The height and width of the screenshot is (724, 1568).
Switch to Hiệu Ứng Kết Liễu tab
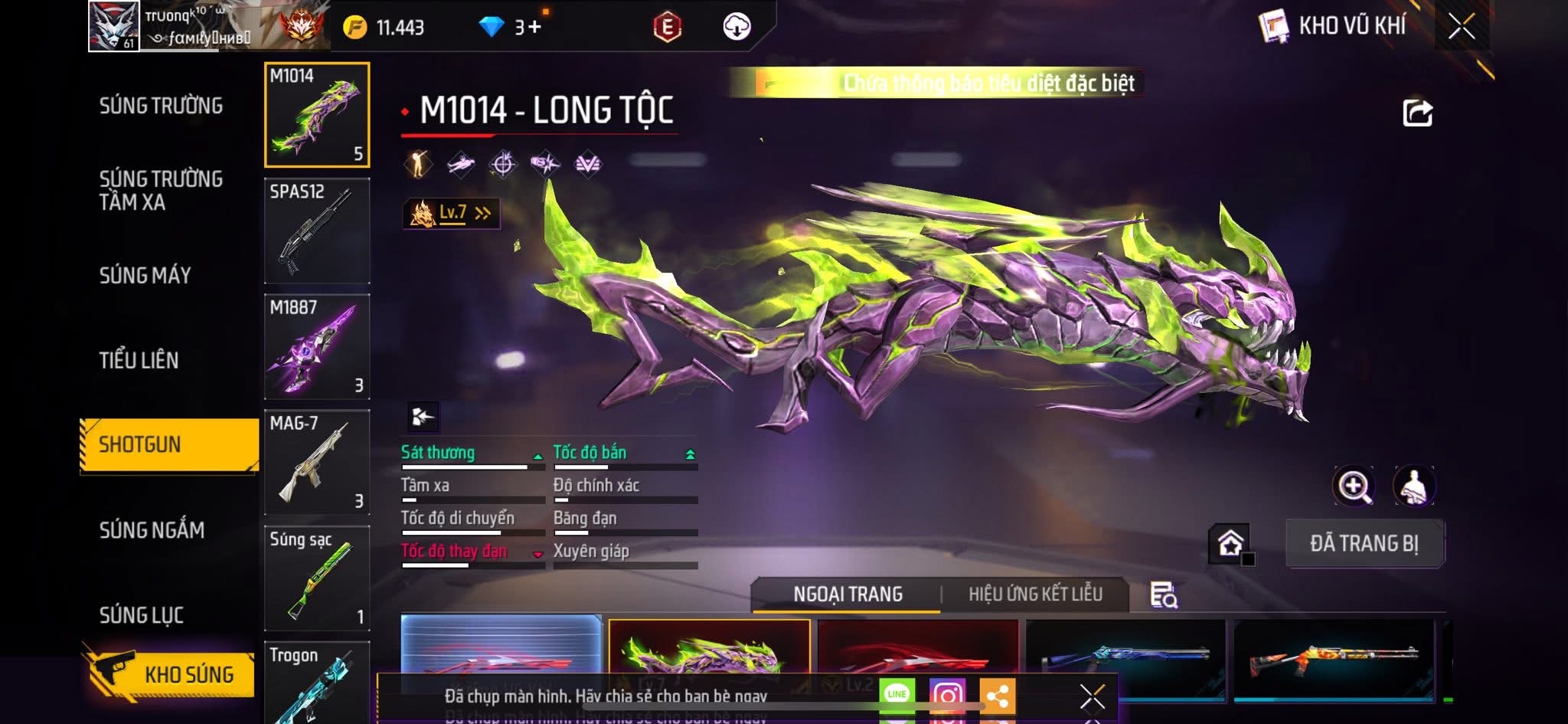pyautogui.click(x=1035, y=595)
